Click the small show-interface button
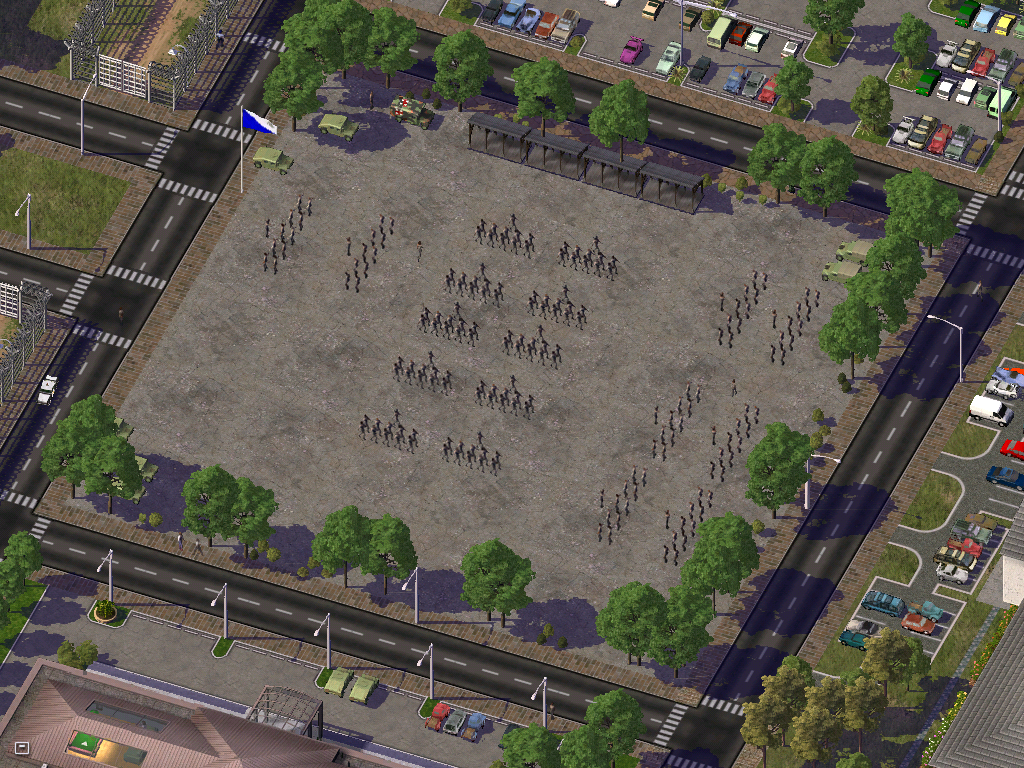This screenshot has height=768, width=1024. pyautogui.click(x=22, y=747)
